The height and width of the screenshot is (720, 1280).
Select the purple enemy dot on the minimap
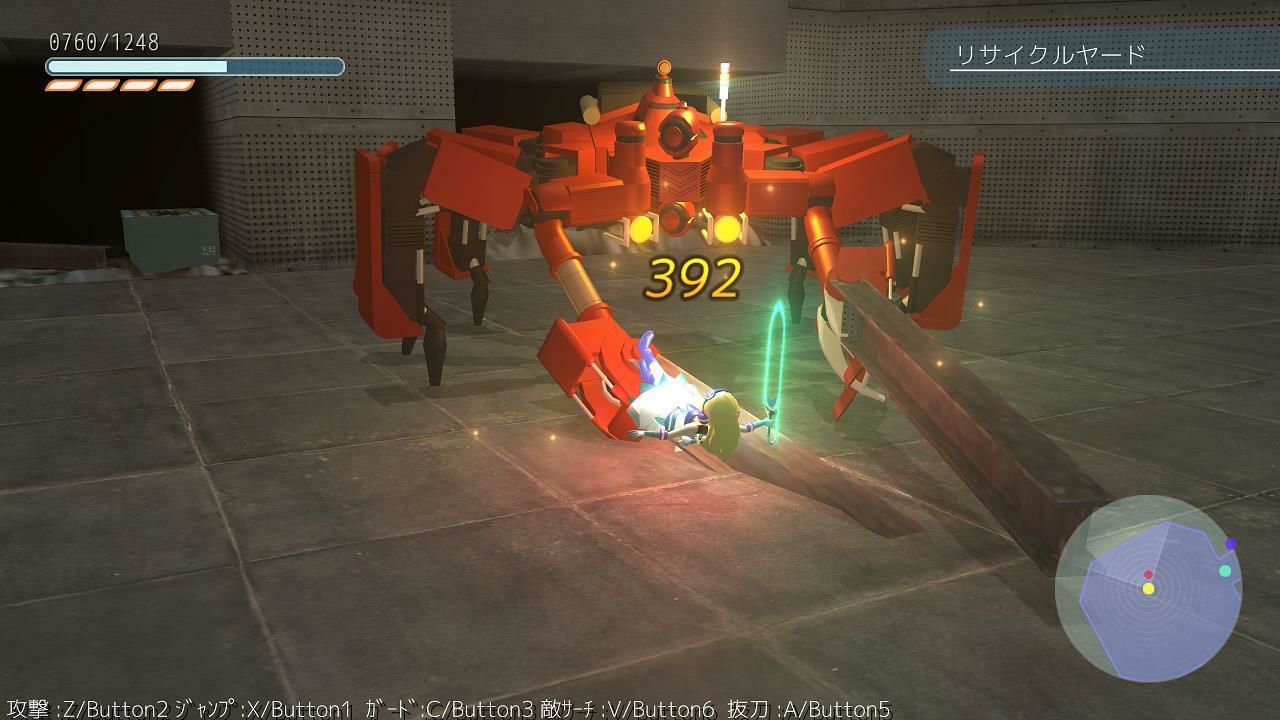(x=1230, y=543)
